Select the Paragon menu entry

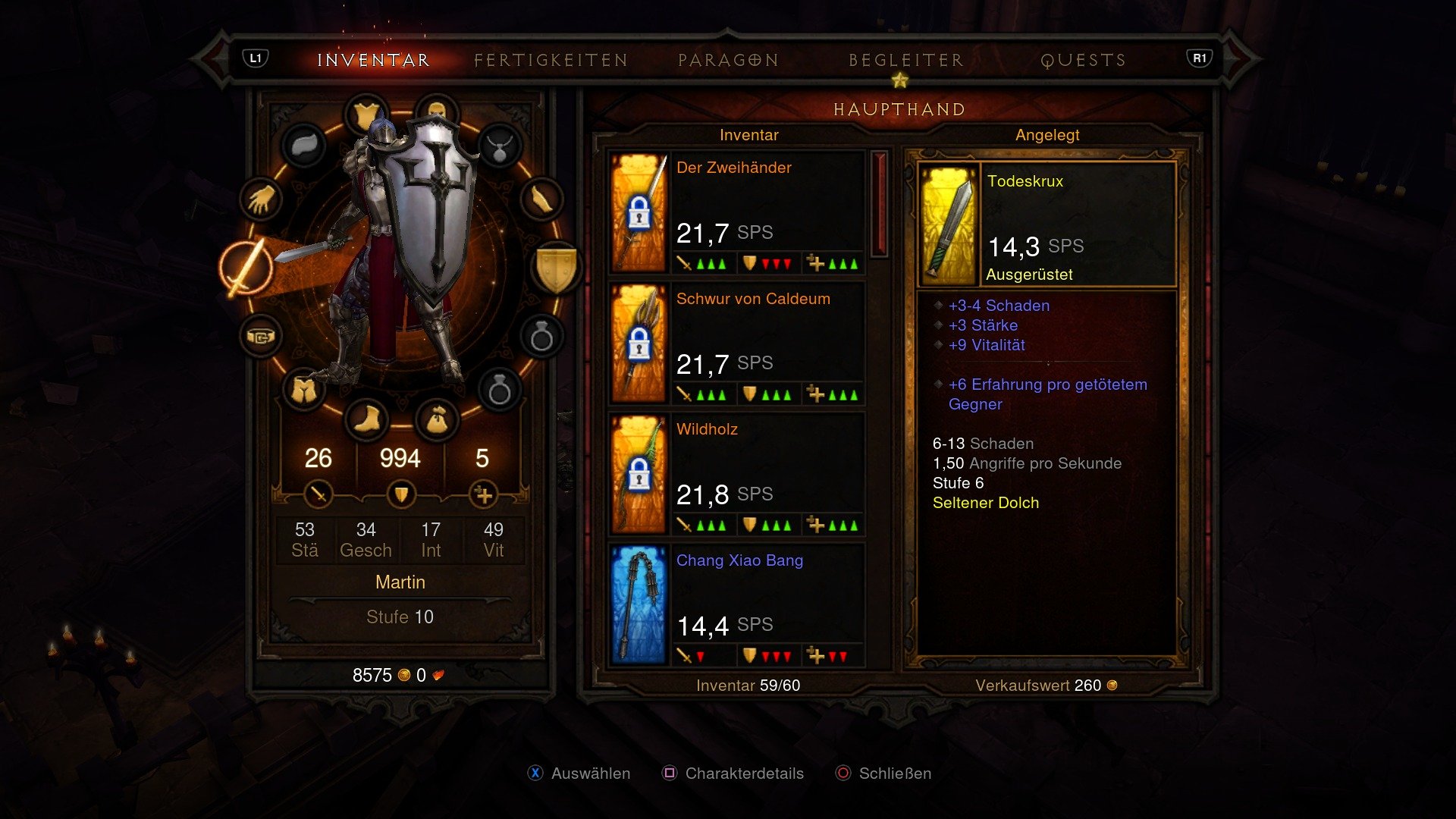tap(728, 60)
